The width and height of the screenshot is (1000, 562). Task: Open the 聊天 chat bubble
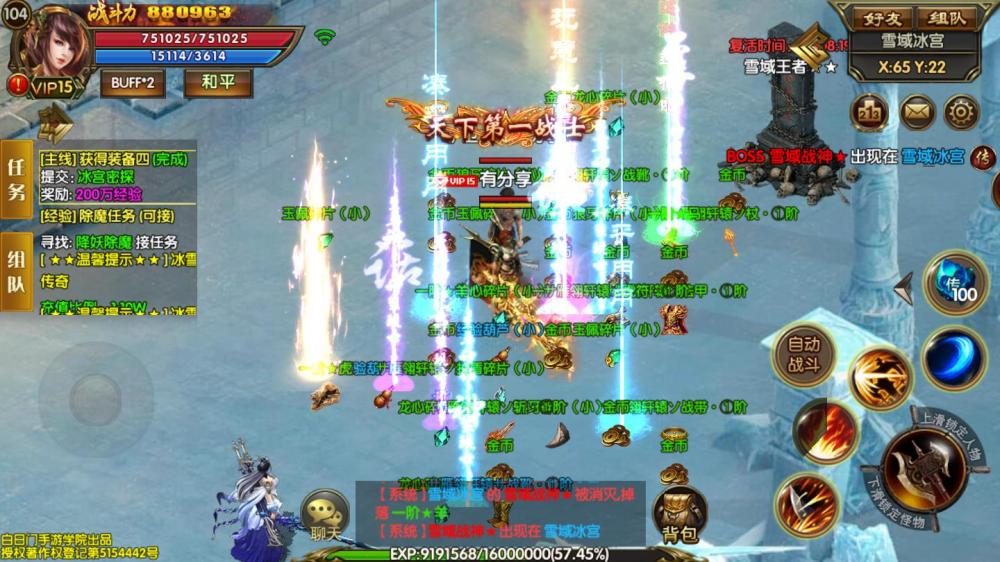tap(325, 515)
